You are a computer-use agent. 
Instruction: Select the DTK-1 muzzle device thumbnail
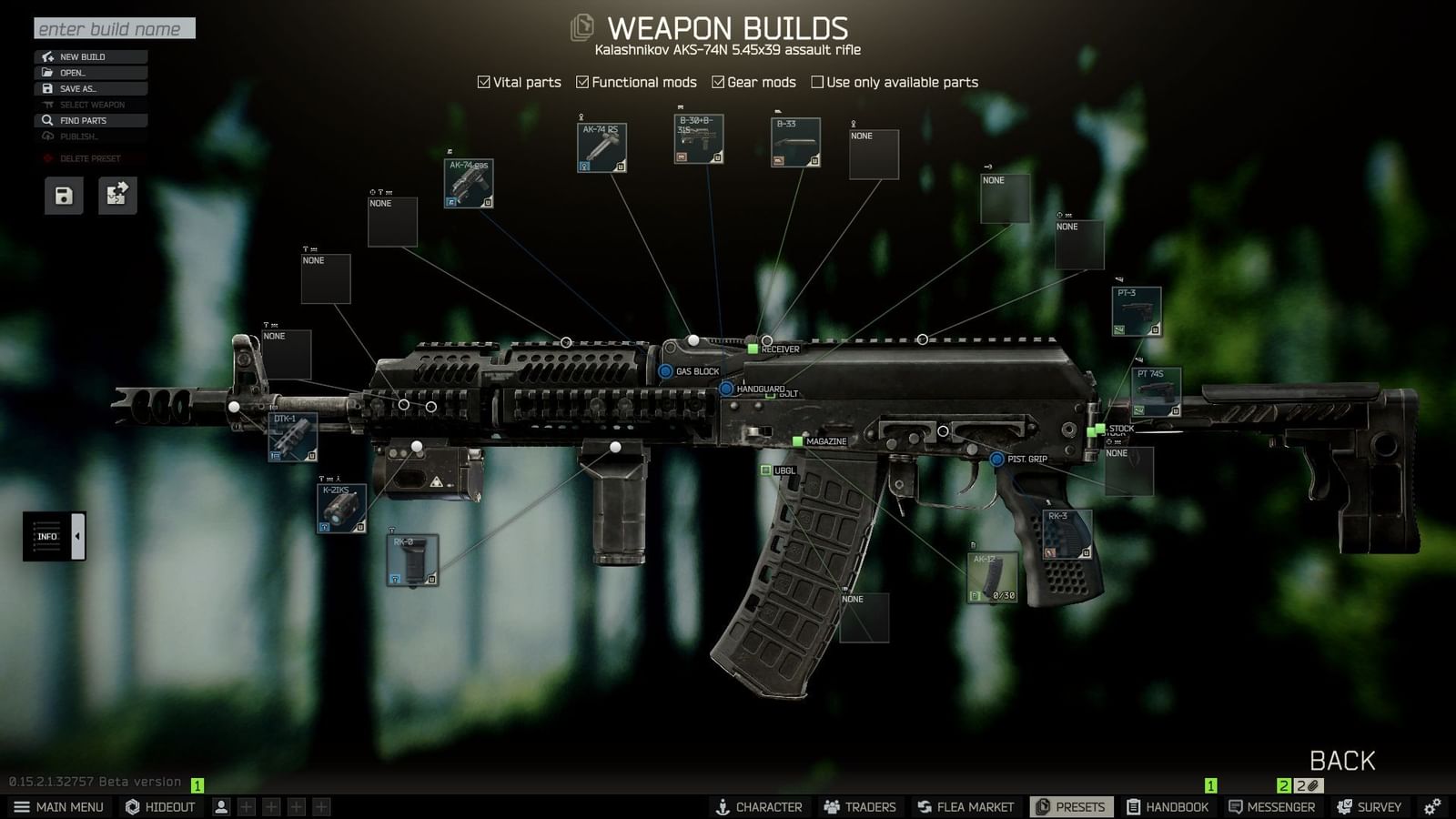pos(291,437)
